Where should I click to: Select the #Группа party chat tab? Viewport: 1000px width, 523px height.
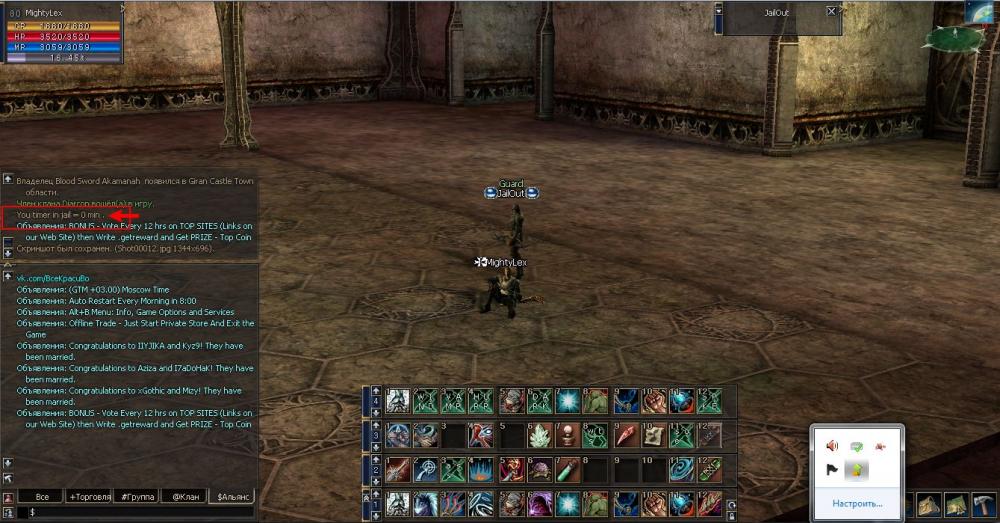coord(137,496)
